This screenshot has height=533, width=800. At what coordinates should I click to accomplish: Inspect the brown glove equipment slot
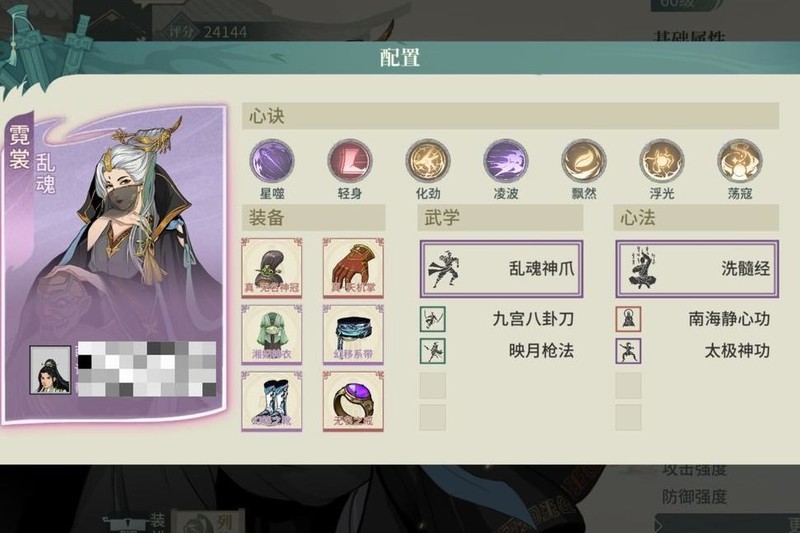tap(353, 266)
